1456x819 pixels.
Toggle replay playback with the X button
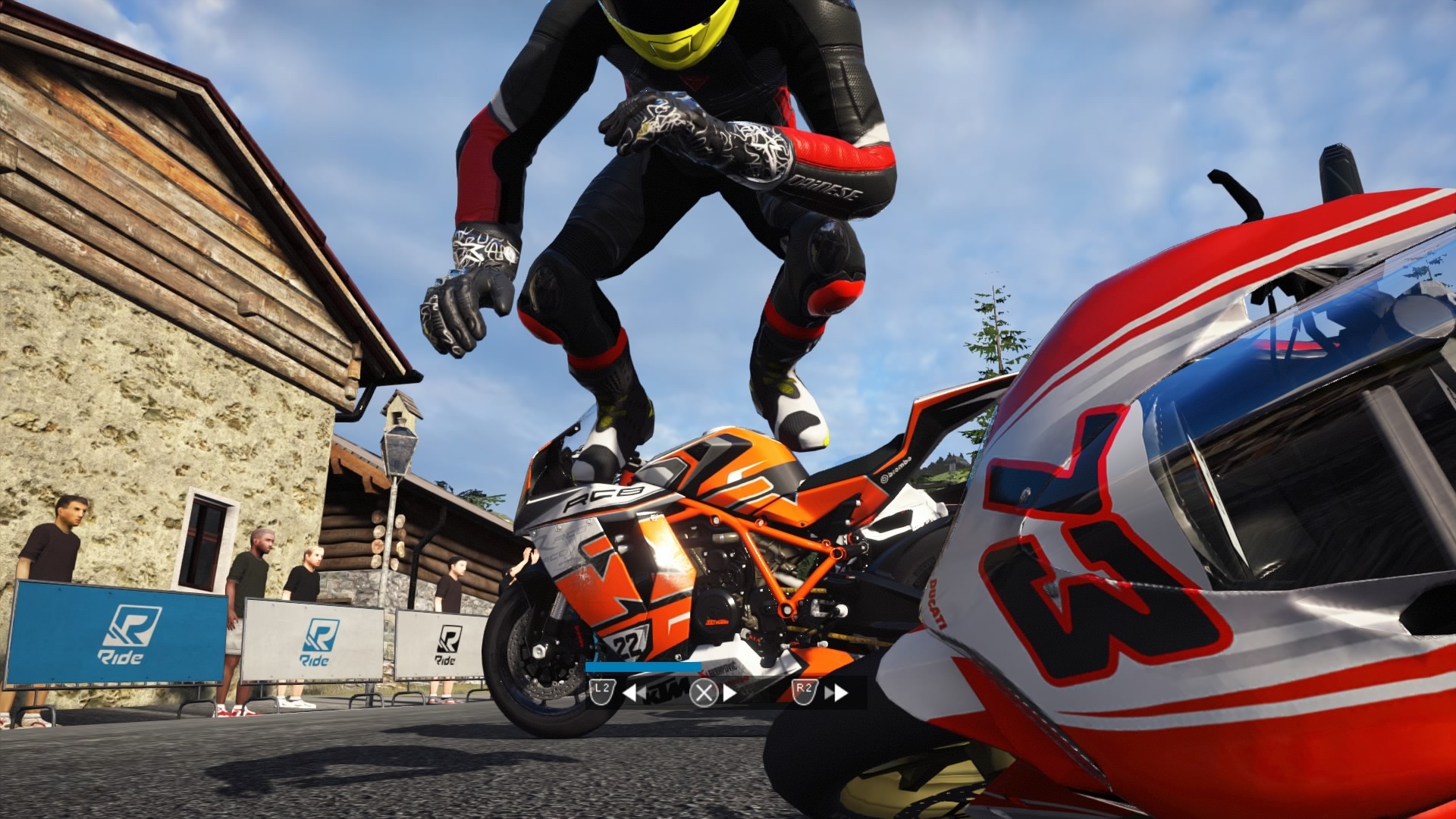point(704,692)
